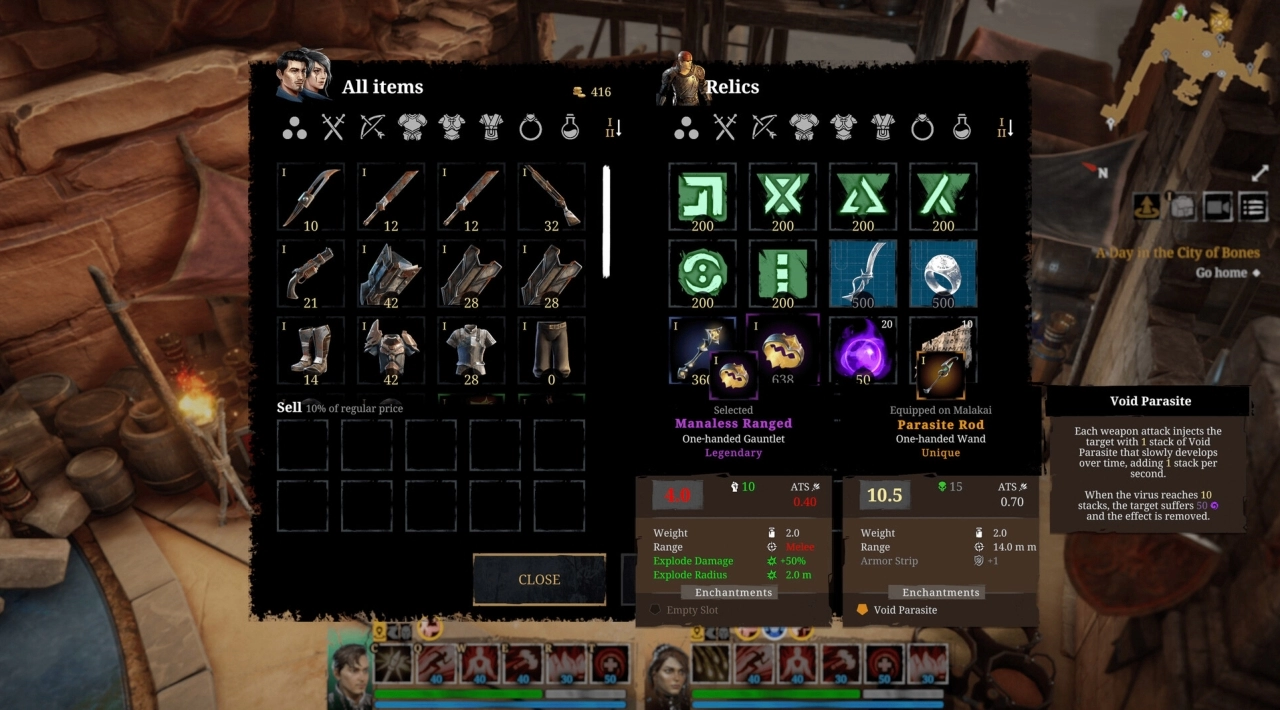This screenshot has width=1280, height=710.
Task: Filter Relics shop by ranged bow weapons
Action: coord(764,127)
